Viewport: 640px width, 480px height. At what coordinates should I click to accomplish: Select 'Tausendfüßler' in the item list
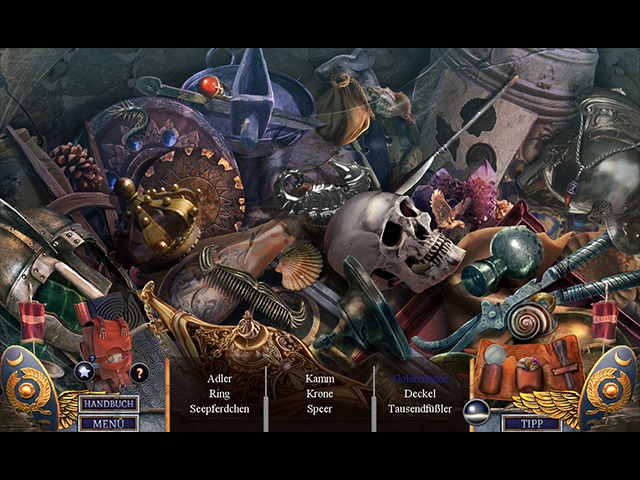[422, 409]
